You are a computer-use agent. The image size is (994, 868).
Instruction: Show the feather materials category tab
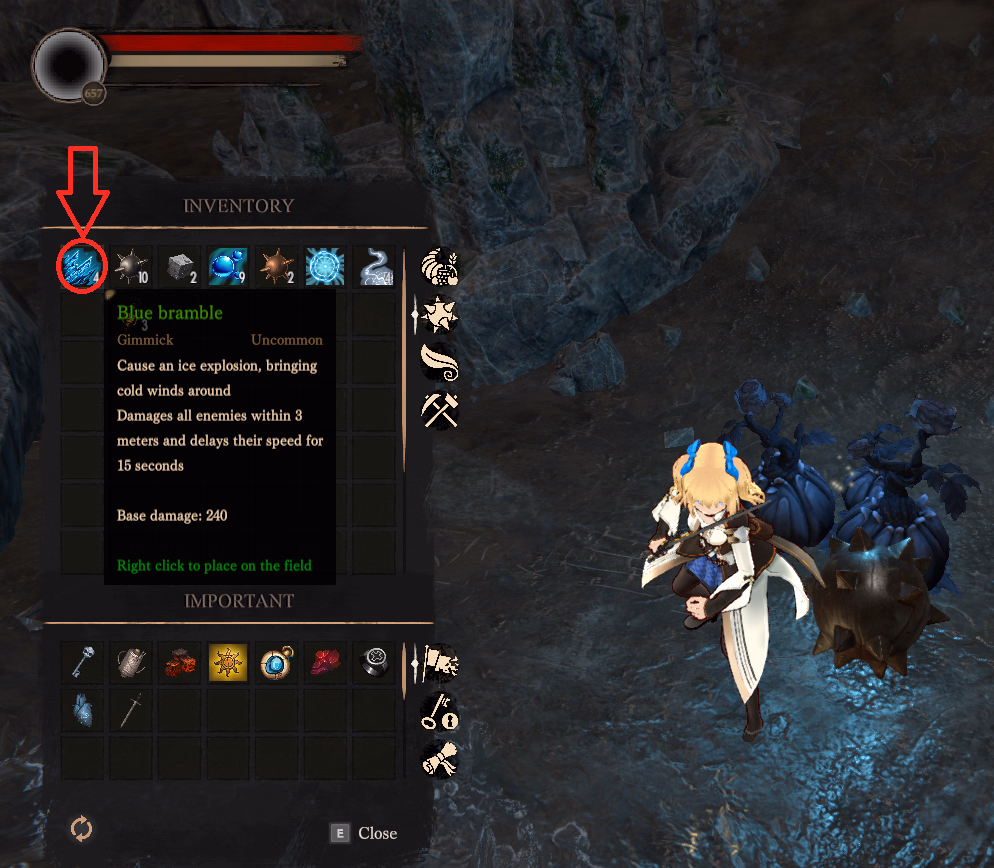(x=440, y=362)
